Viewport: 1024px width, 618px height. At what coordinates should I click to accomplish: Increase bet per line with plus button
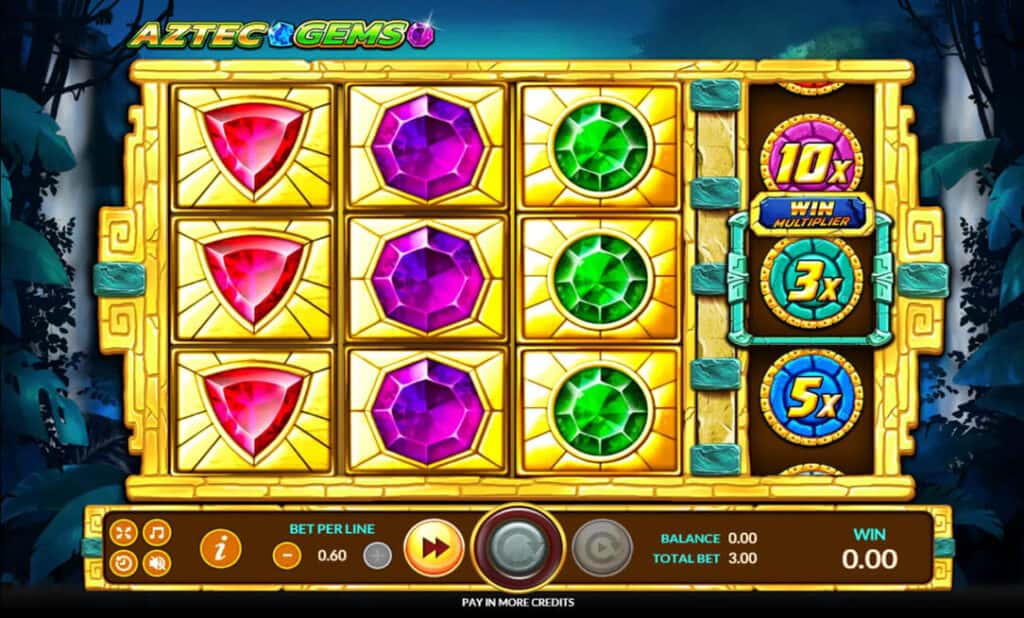377,556
